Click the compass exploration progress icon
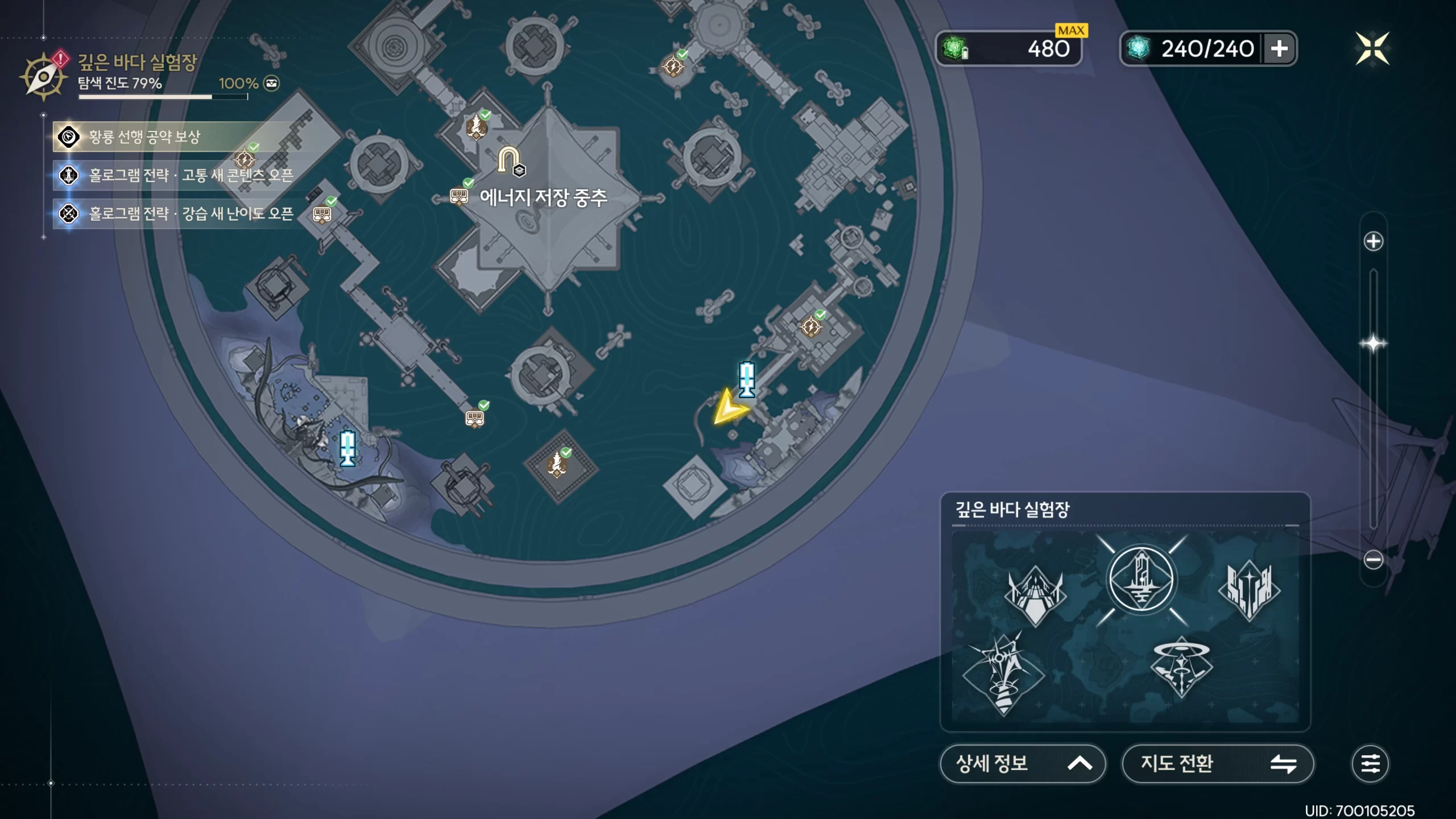Image resolution: width=1456 pixels, height=819 pixels. tap(43, 77)
